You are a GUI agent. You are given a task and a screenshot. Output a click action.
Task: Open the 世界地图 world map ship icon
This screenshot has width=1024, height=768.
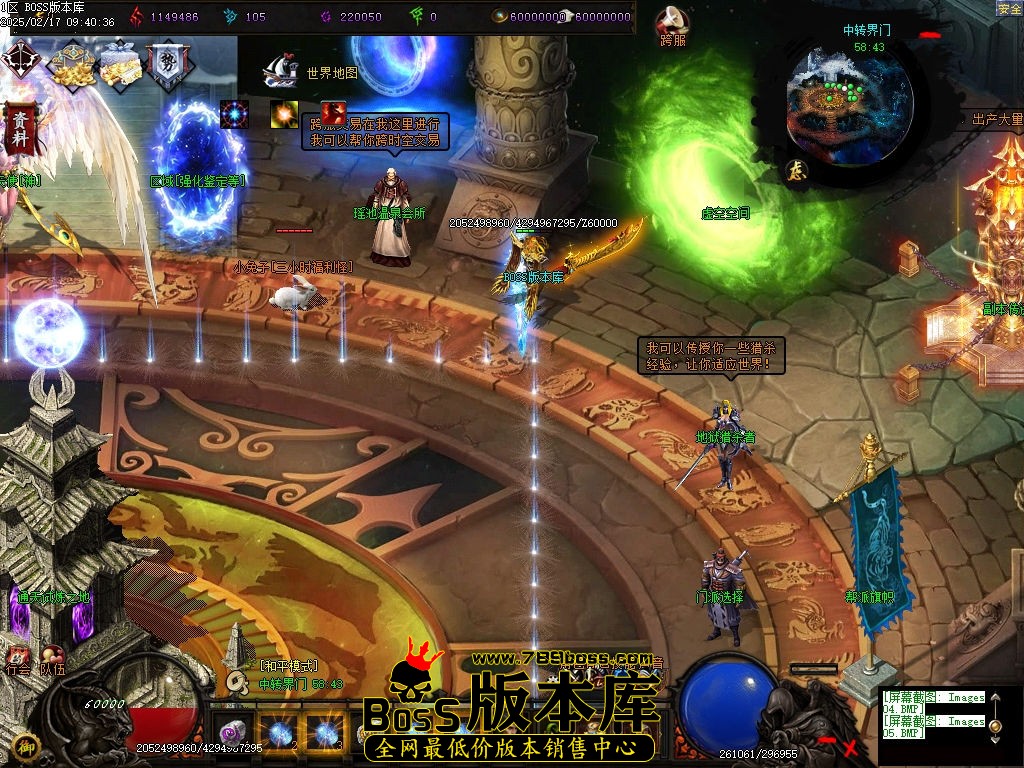pyautogui.click(x=280, y=71)
